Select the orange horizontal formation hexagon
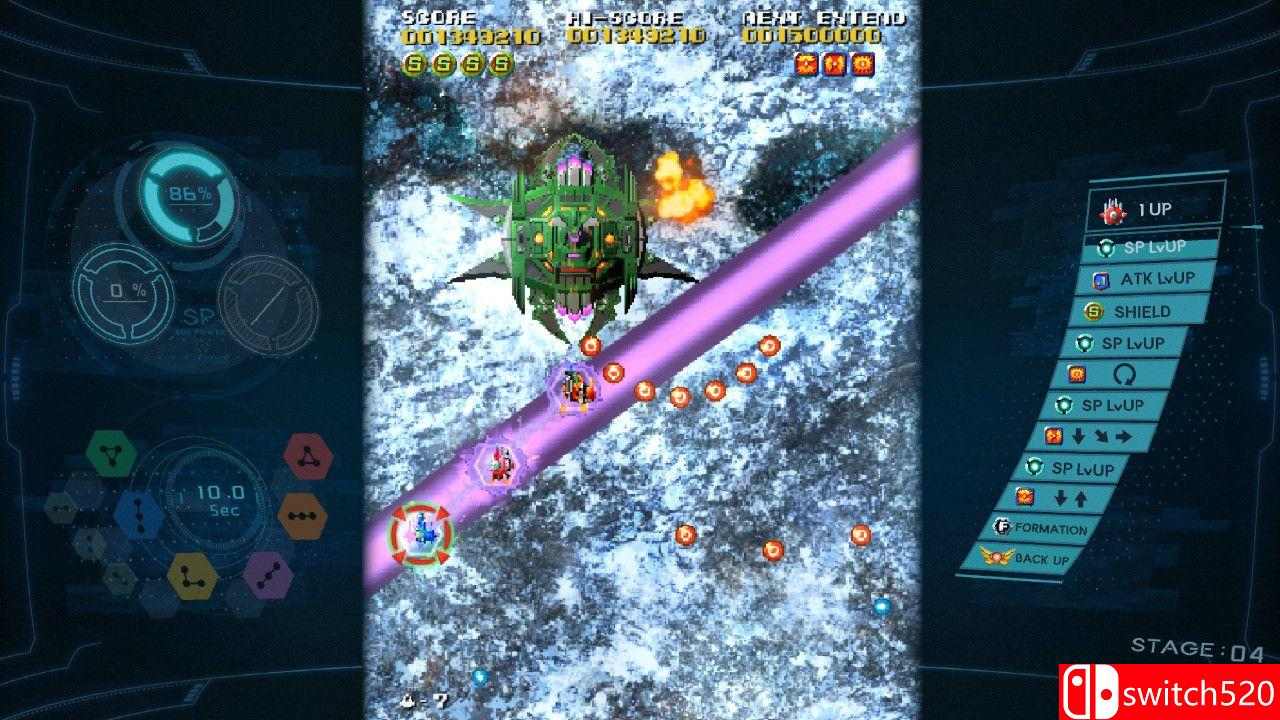The image size is (1280, 720). pos(302,515)
